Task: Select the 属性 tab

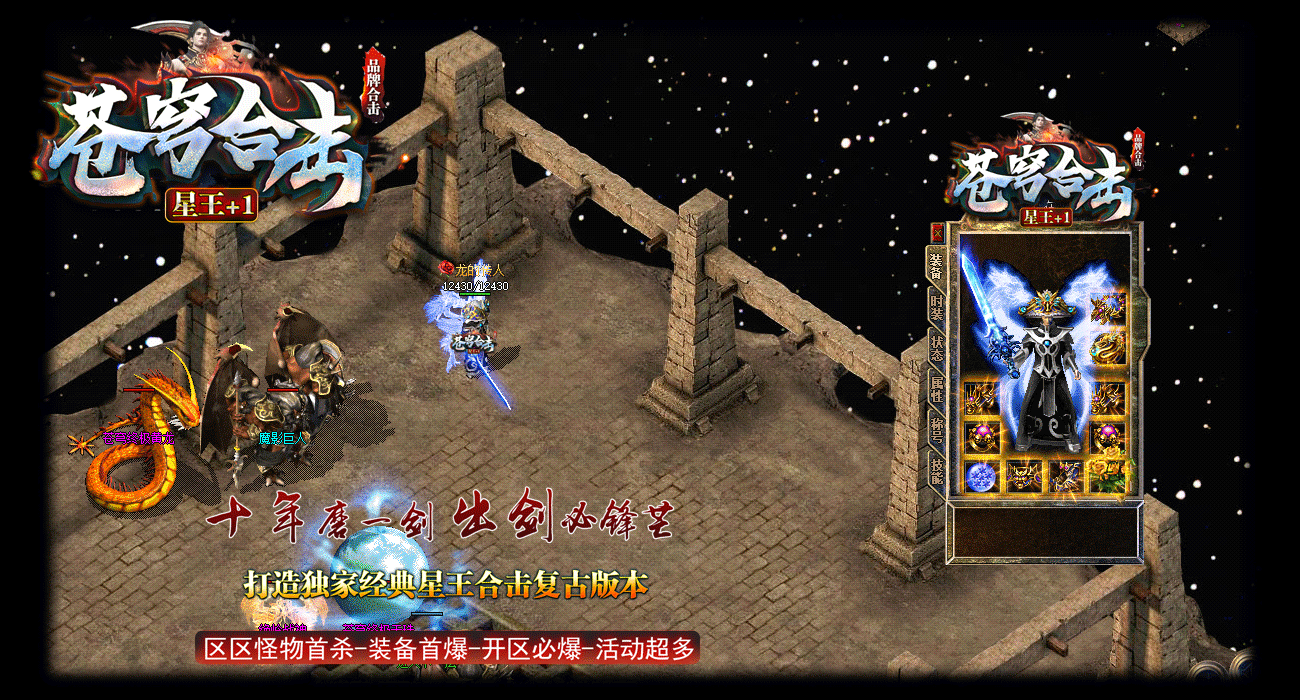Action: 937,387
